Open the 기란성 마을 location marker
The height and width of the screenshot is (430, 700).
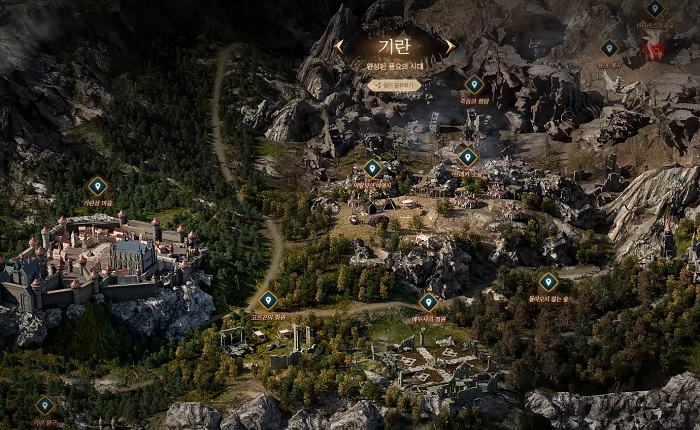97,186
